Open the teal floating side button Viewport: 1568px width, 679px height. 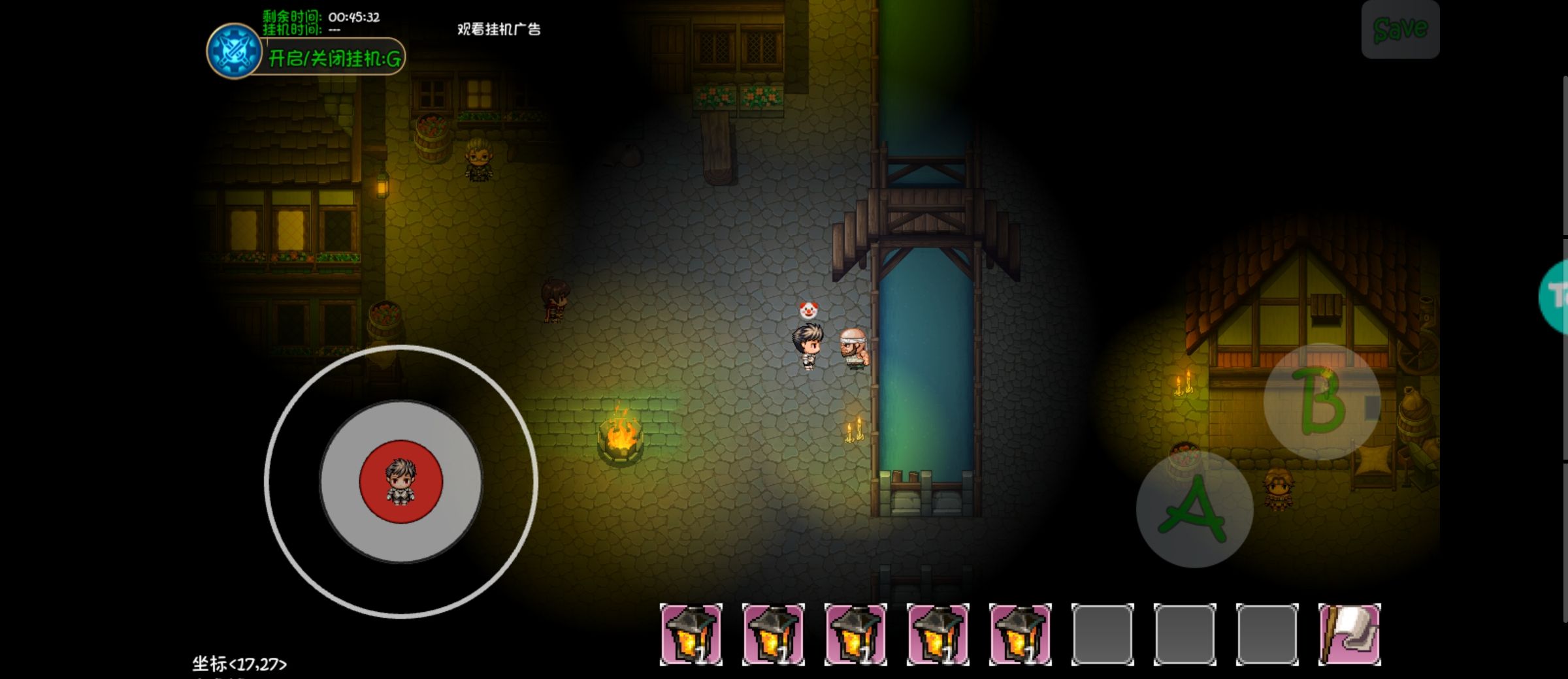coord(1556,297)
